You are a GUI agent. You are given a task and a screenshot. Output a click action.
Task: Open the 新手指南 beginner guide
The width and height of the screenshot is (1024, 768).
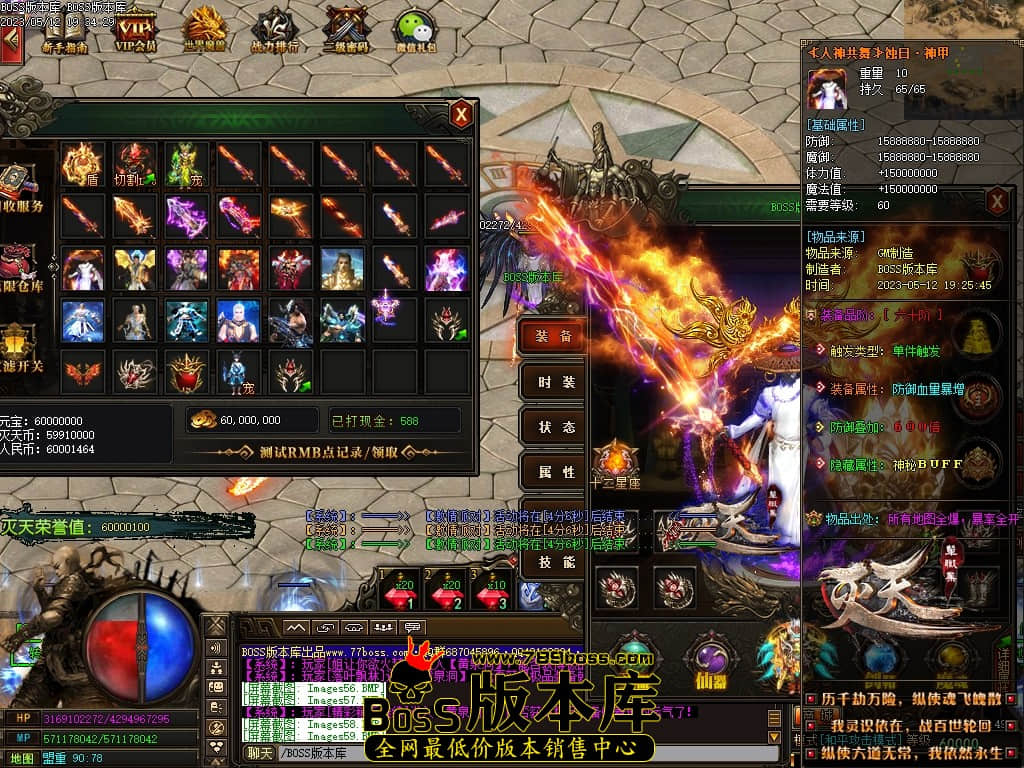click(65, 30)
